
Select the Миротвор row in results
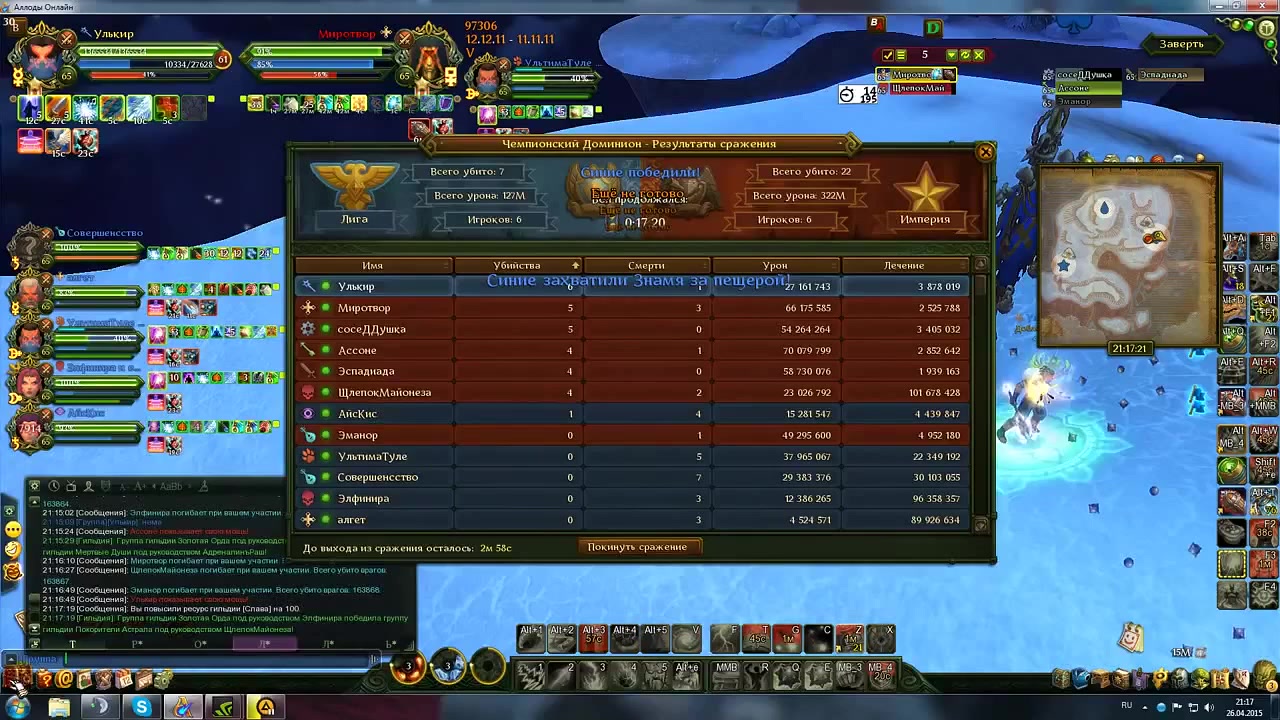click(x=632, y=308)
